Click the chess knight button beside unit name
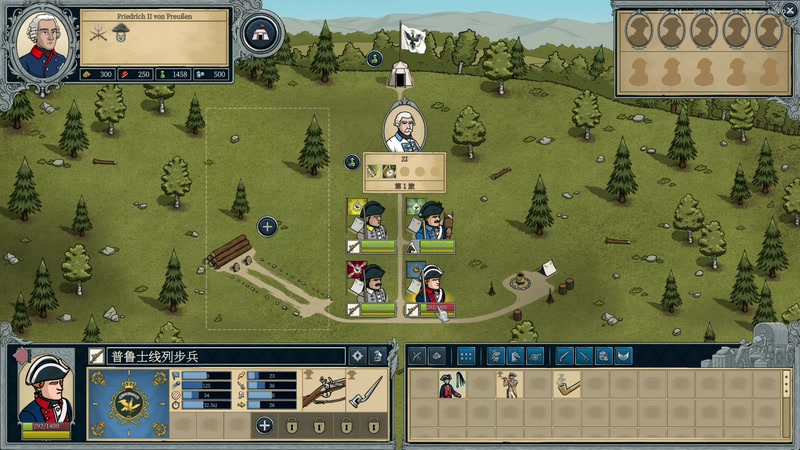The height and width of the screenshot is (450, 800). (378, 355)
